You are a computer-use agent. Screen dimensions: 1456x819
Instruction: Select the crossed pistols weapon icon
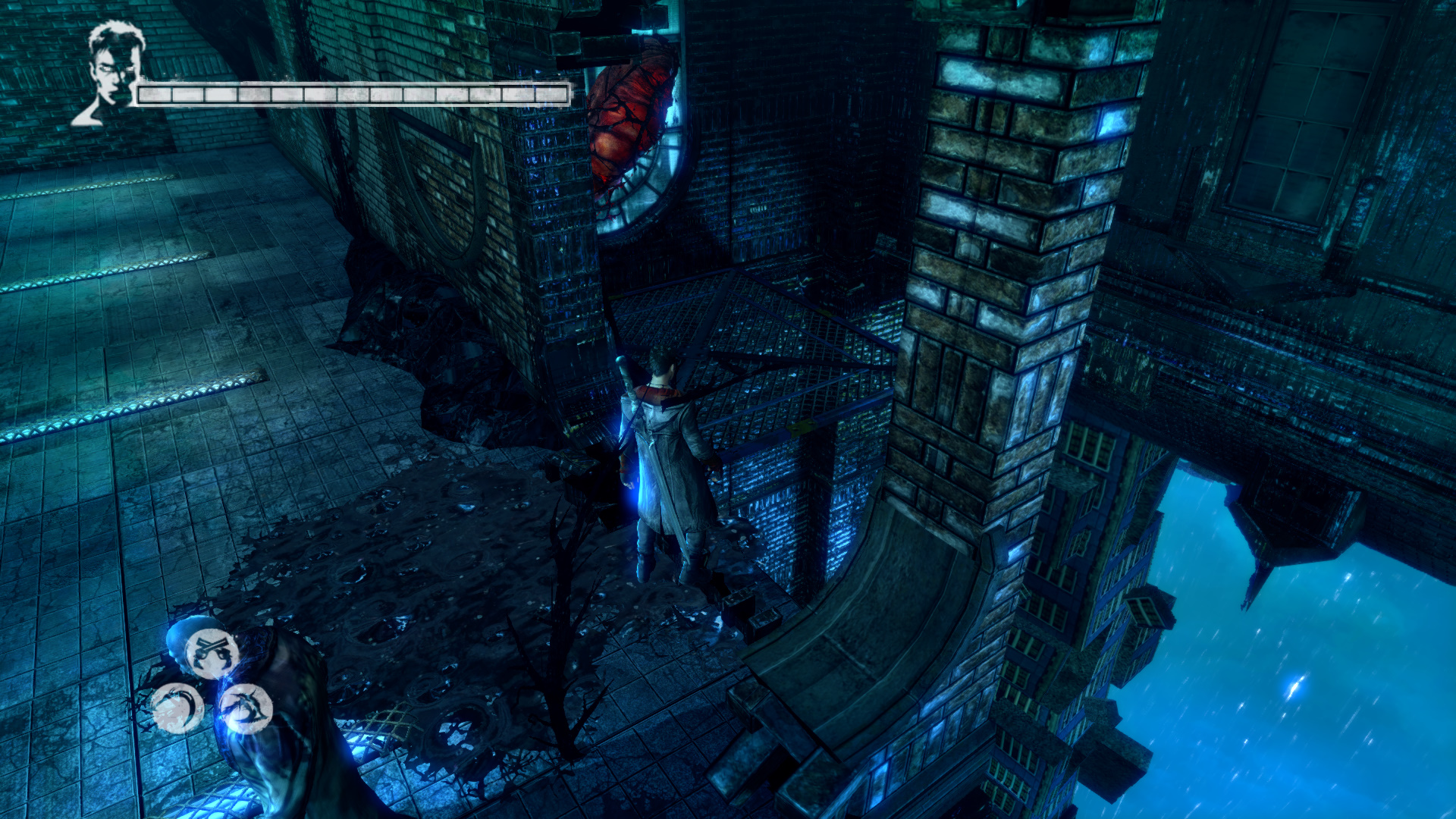[212, 652]
